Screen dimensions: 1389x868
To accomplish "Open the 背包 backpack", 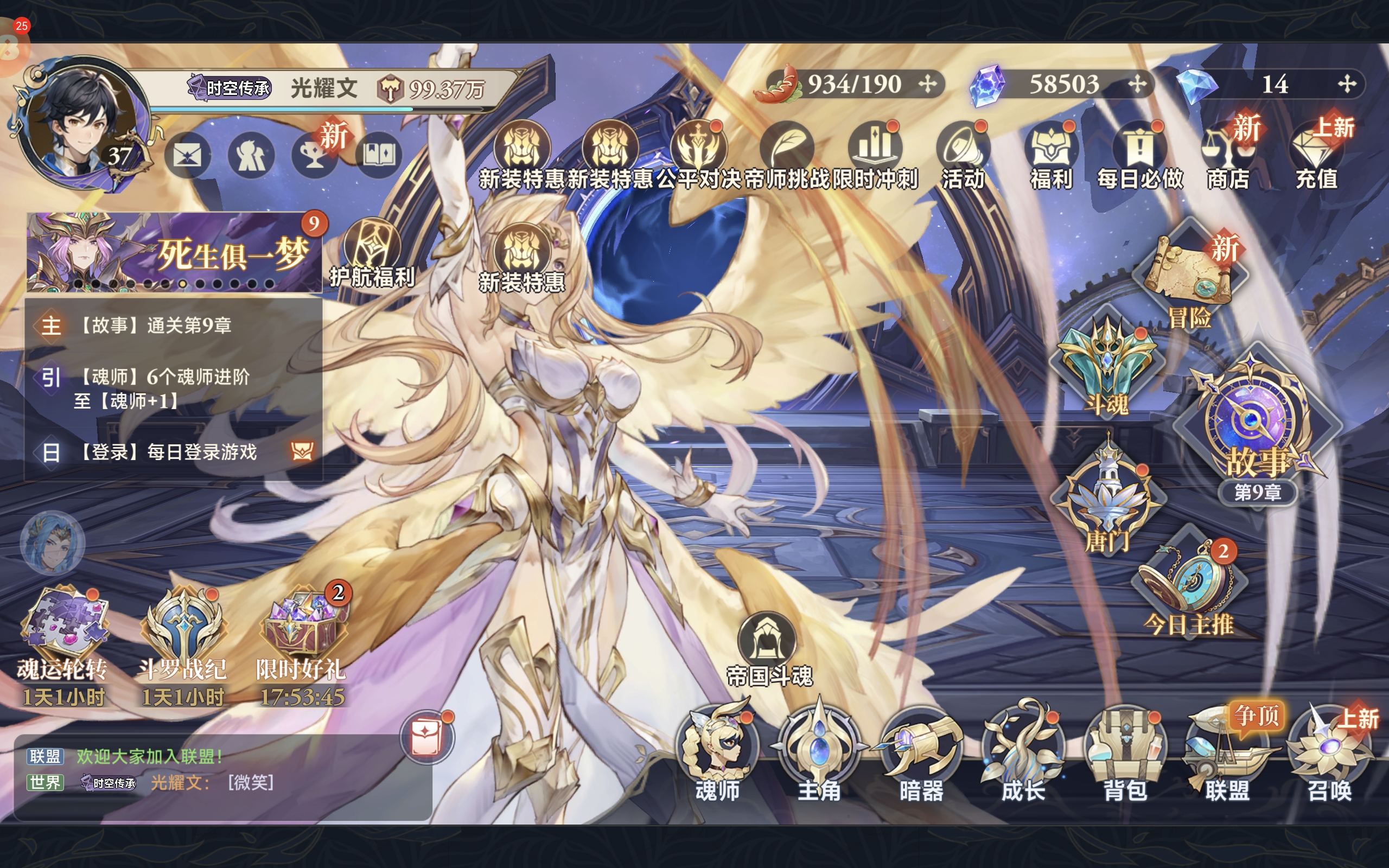I will [x=1125, y=753].
